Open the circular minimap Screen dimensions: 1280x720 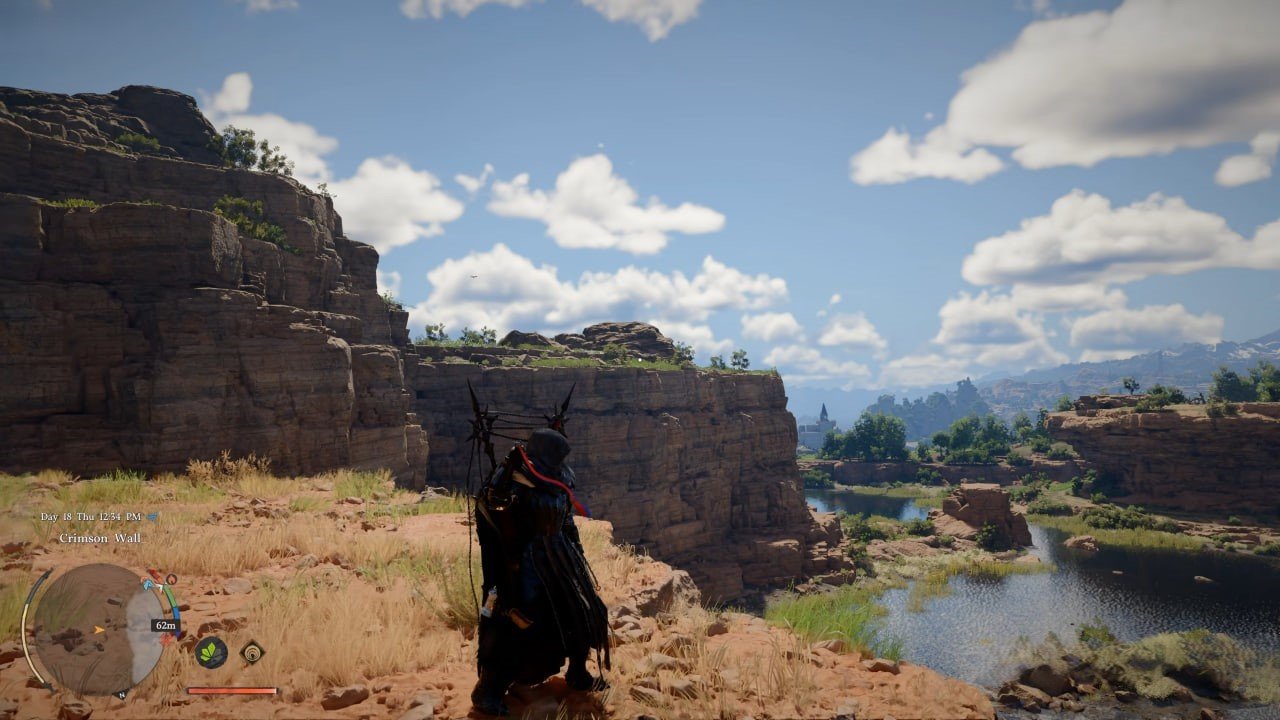97,629
